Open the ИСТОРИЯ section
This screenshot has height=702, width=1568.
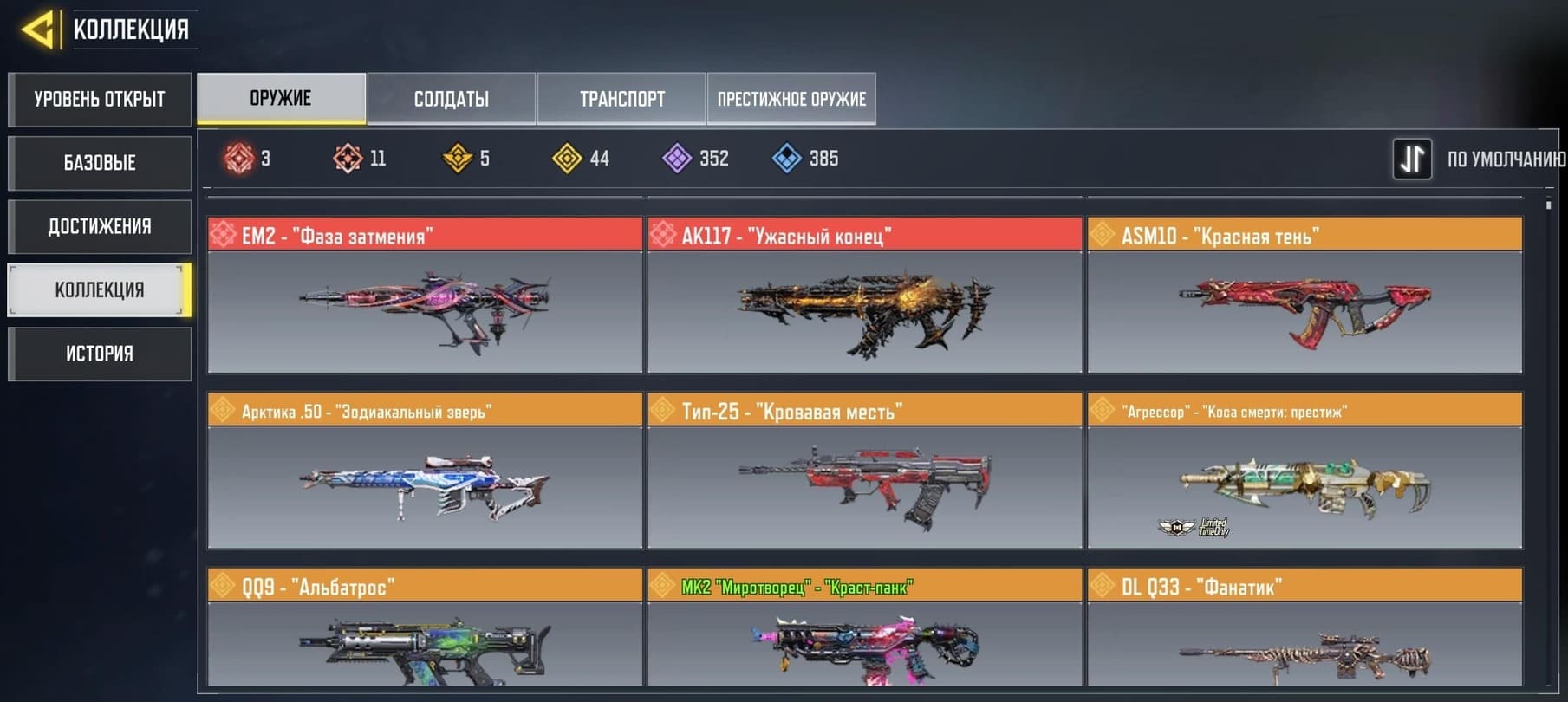pyautogui.click(x=100, y=354)
